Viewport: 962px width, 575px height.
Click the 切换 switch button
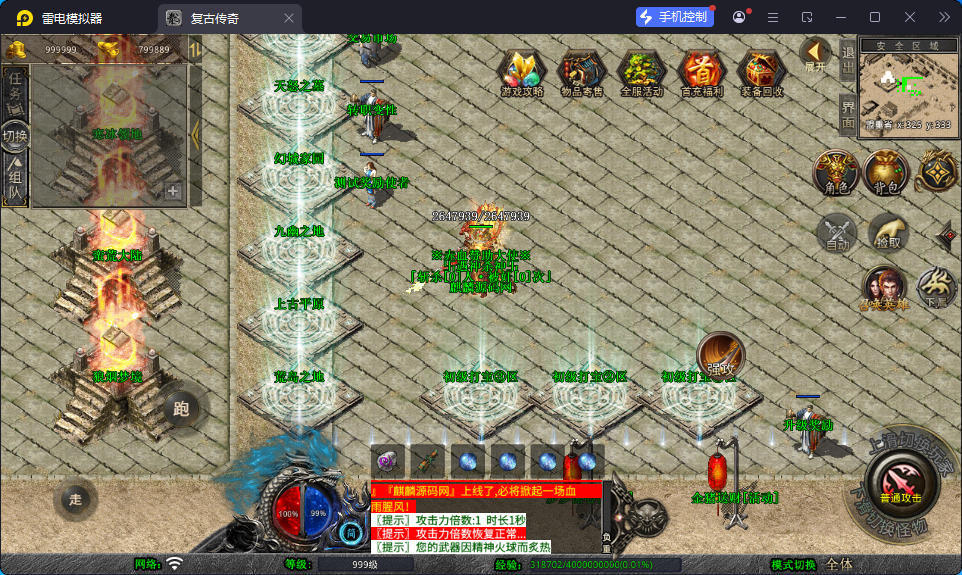[15, 136]
